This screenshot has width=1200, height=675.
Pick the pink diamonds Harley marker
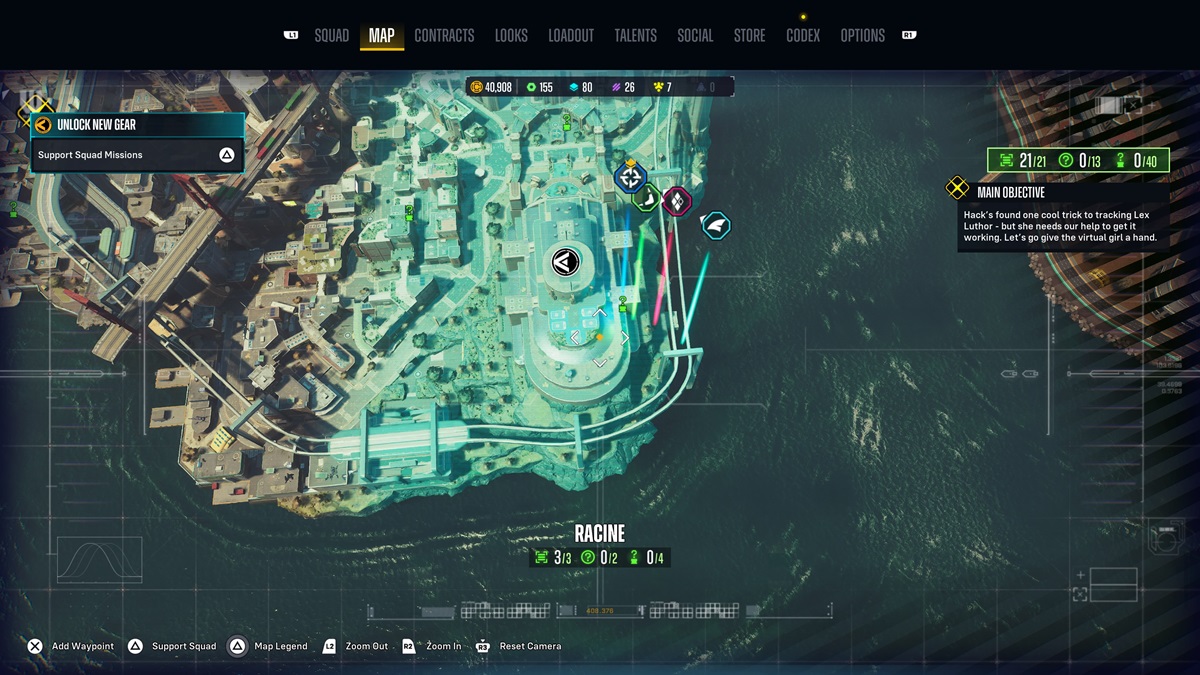tap(677, 201)
